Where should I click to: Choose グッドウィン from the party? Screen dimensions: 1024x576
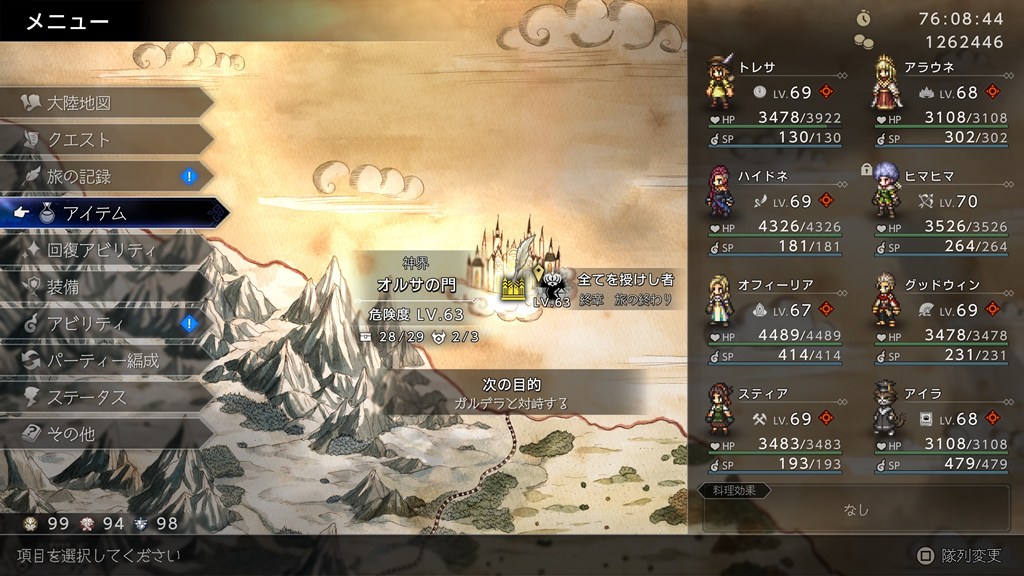coord(940,318)
